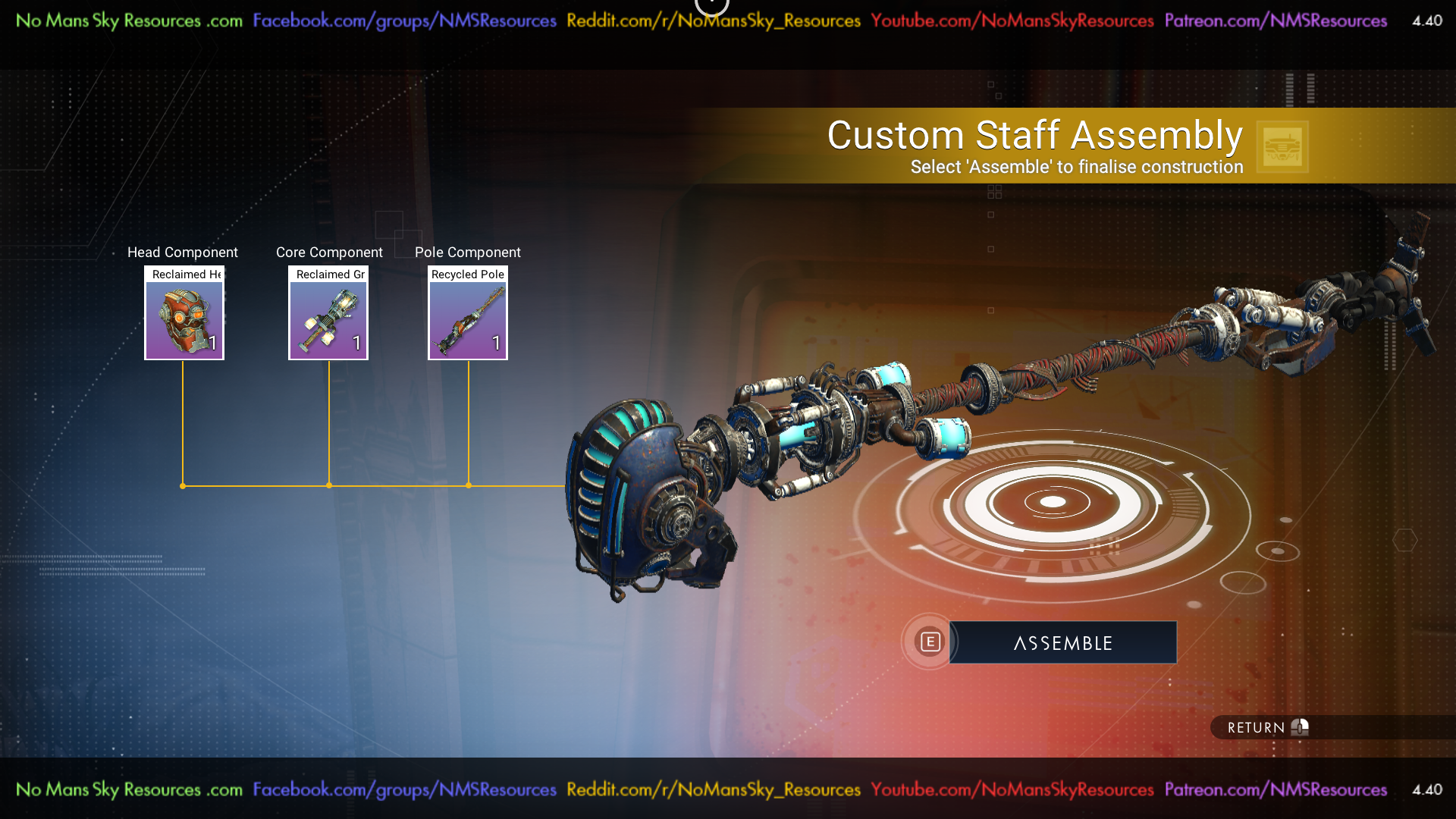
Task: Pick the Recycled Pole component slot
Action: click(468, 313)
